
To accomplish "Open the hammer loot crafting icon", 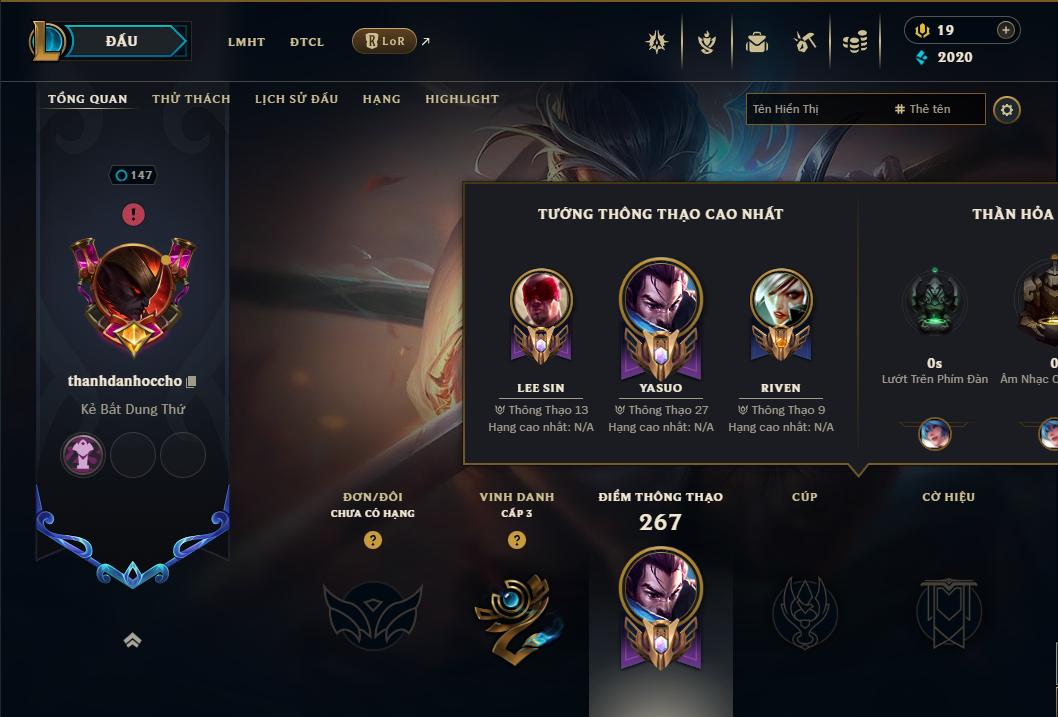I will pos(805,42).
